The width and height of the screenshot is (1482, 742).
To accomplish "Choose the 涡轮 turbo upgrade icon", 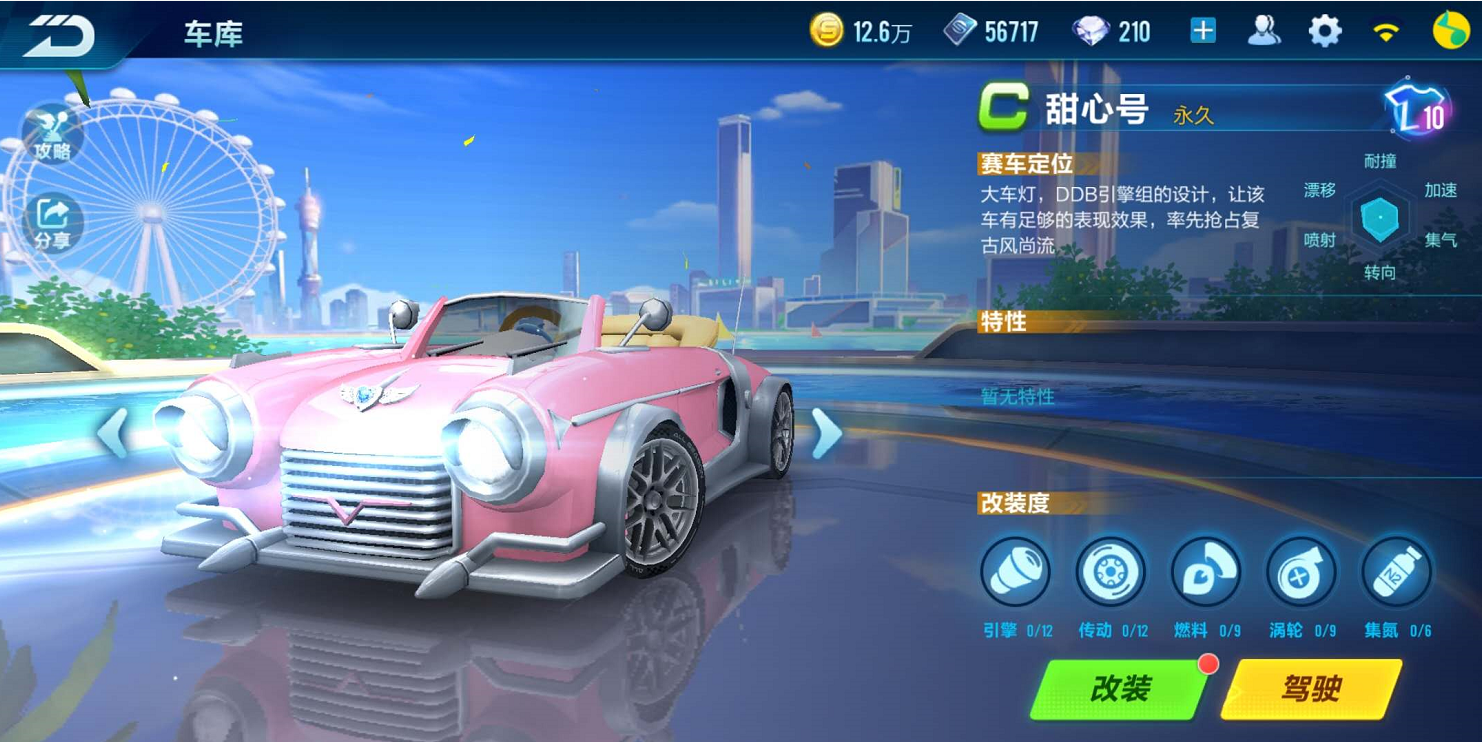I will pos(1300,573).
